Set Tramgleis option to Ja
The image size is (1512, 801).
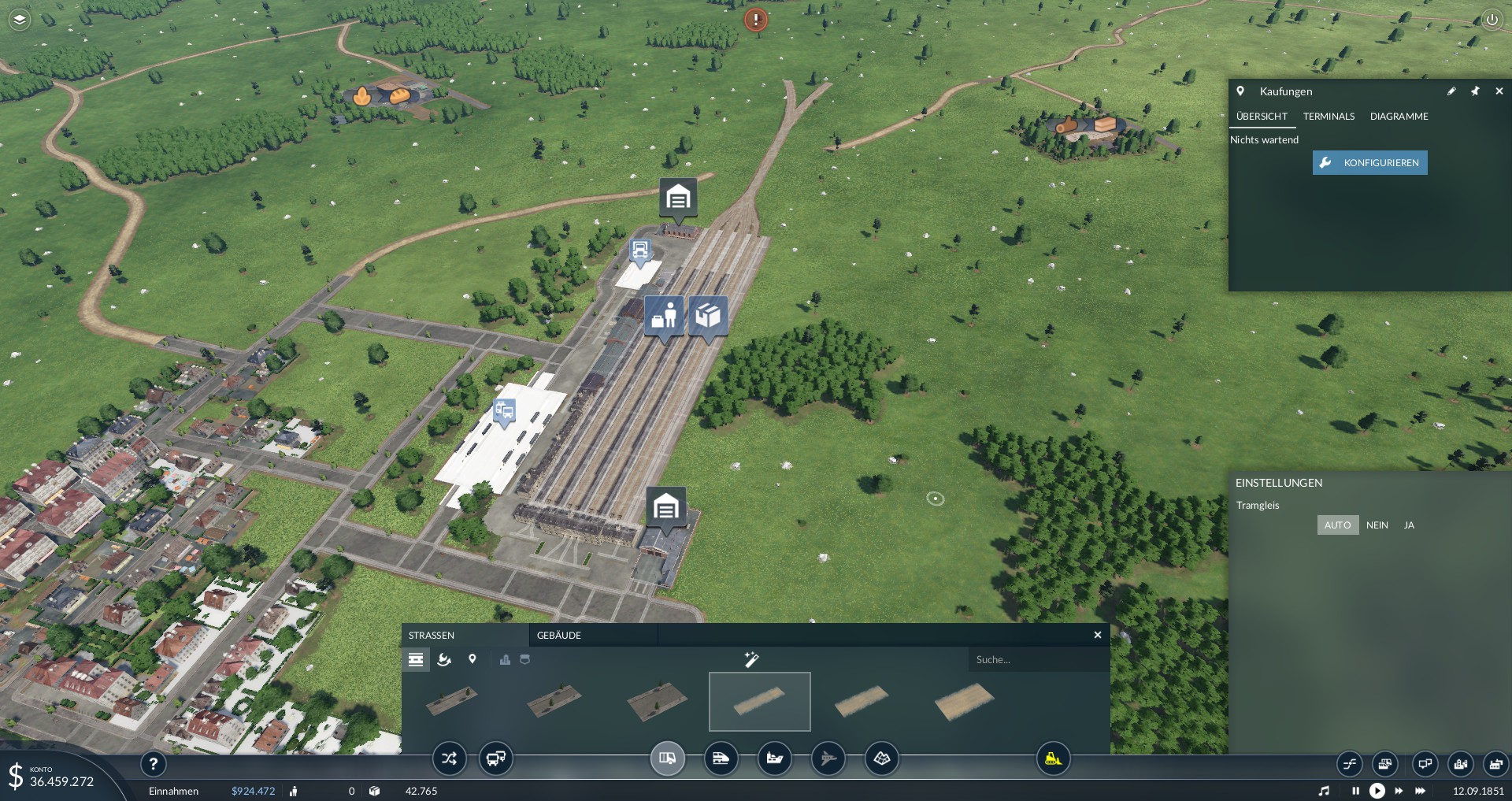1409,525
